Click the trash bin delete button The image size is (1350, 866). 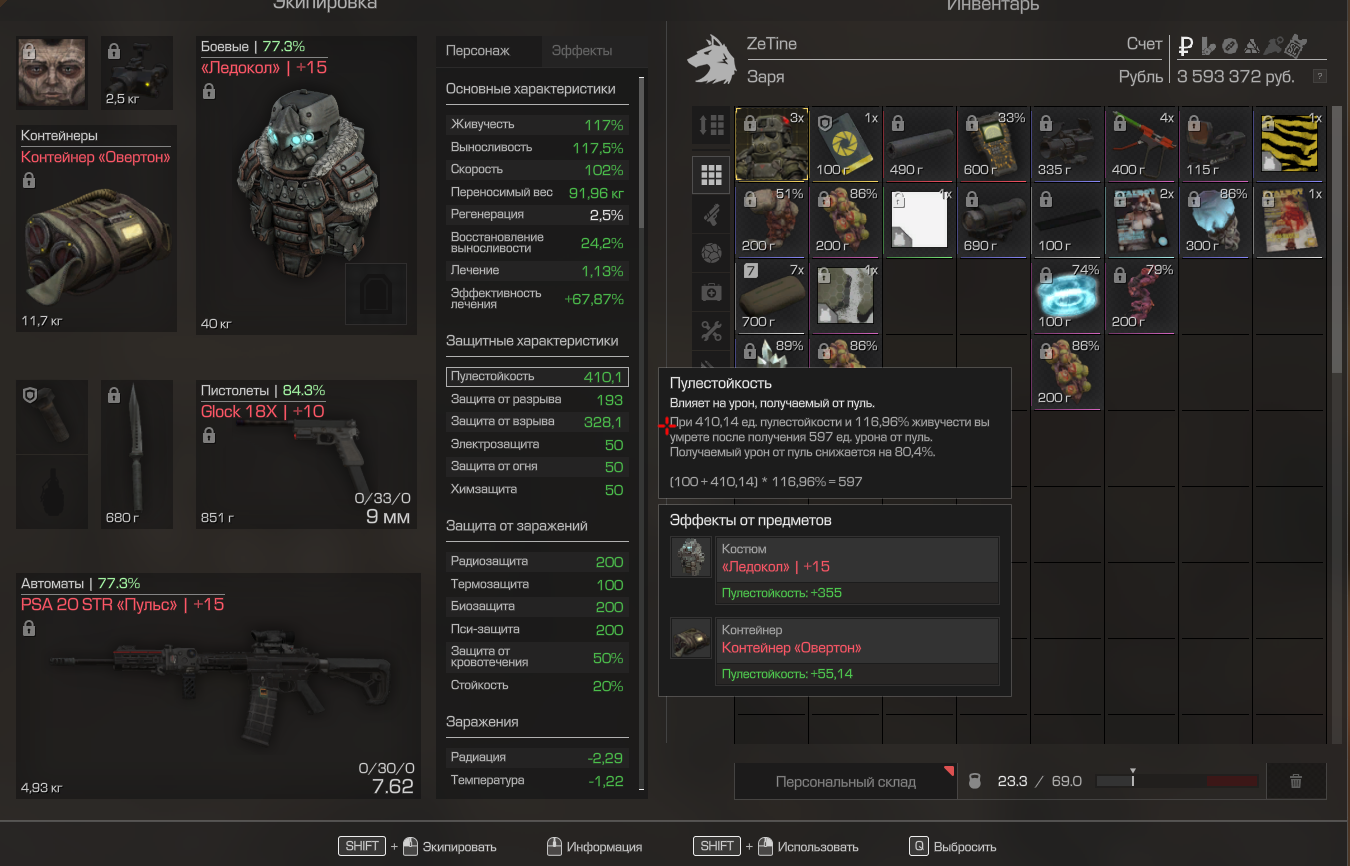[x=1296, y=781]
